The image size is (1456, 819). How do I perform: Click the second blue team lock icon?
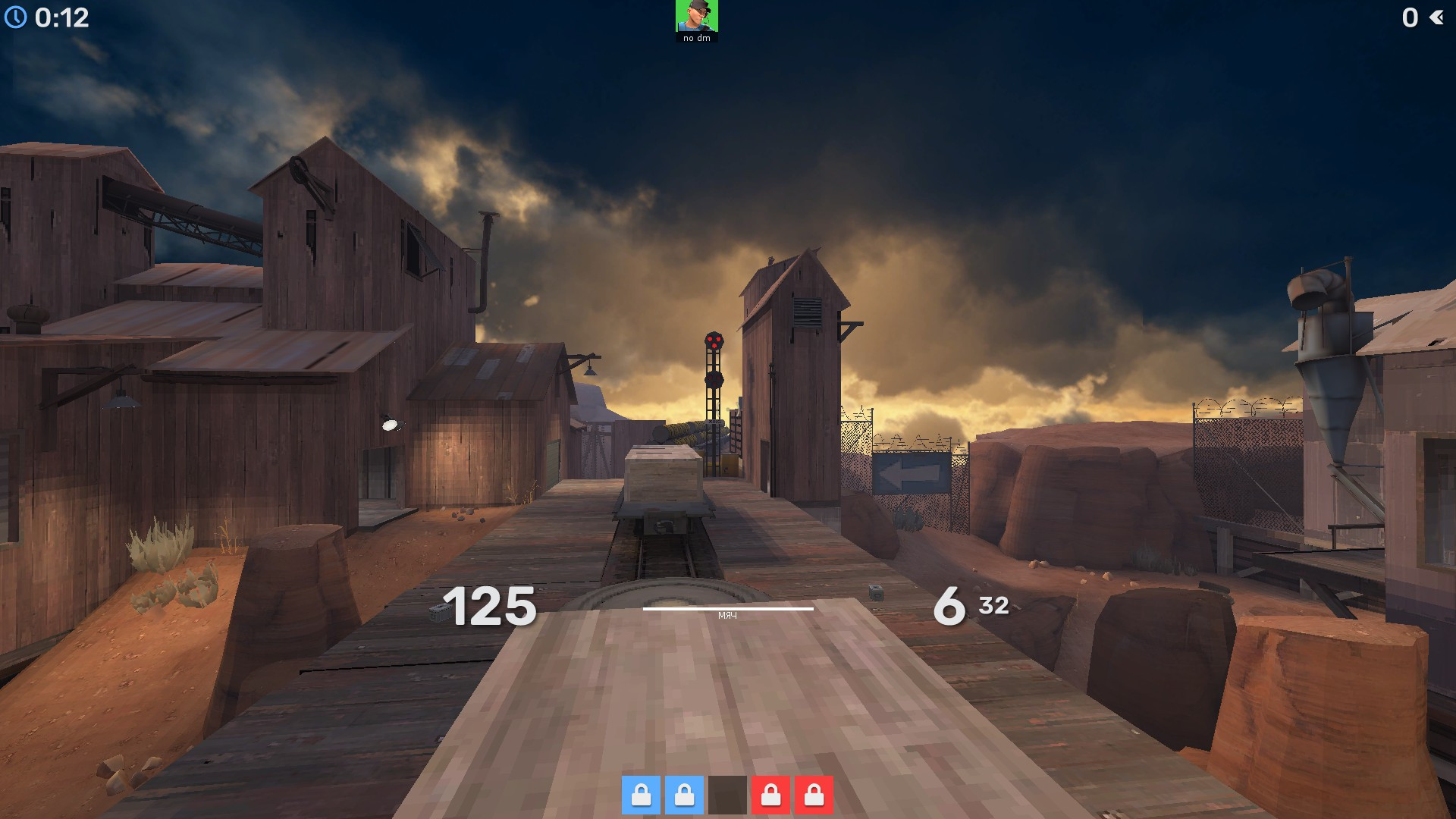click(683, 796)
